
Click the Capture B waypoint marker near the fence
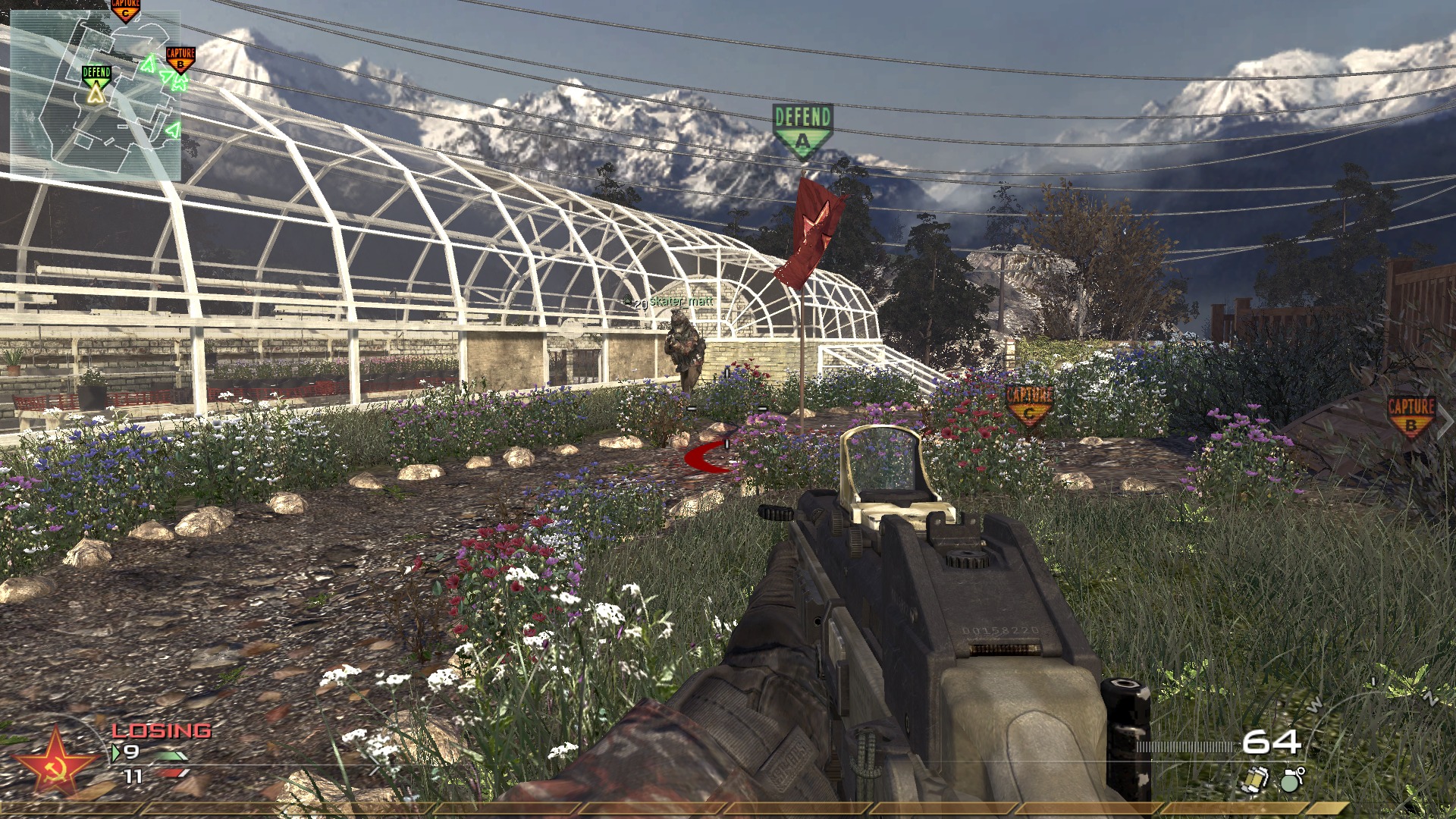[x=1410, y=416]
